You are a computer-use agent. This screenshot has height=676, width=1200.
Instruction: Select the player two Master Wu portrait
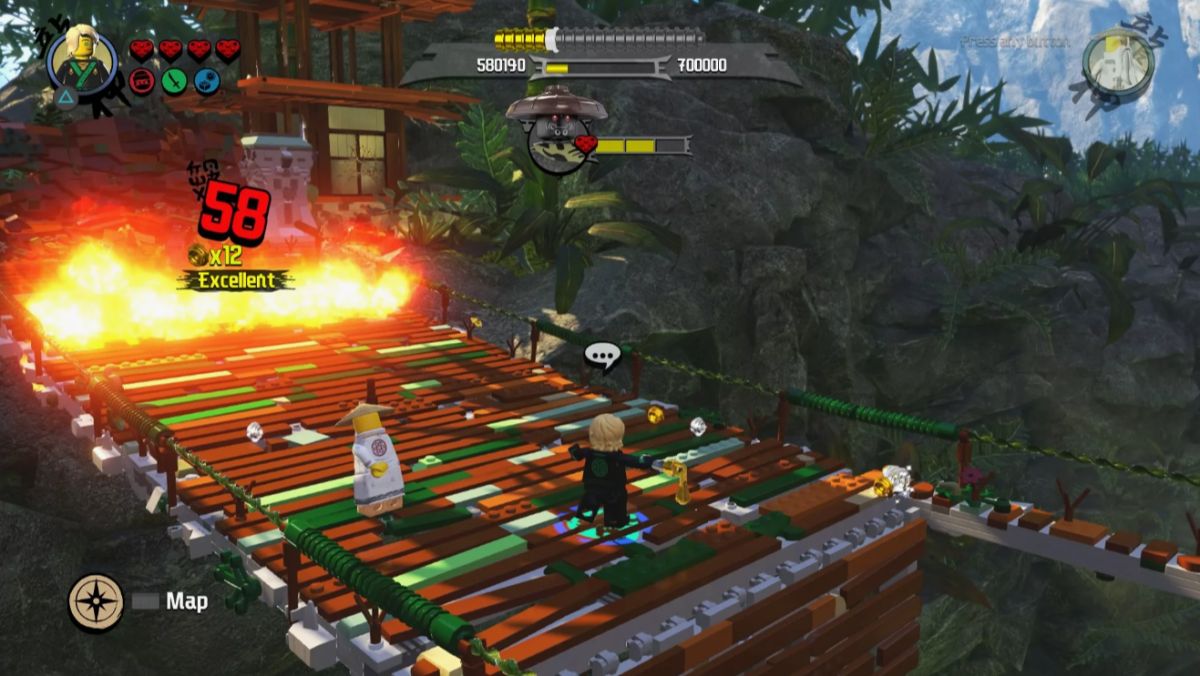(1118, 60)
